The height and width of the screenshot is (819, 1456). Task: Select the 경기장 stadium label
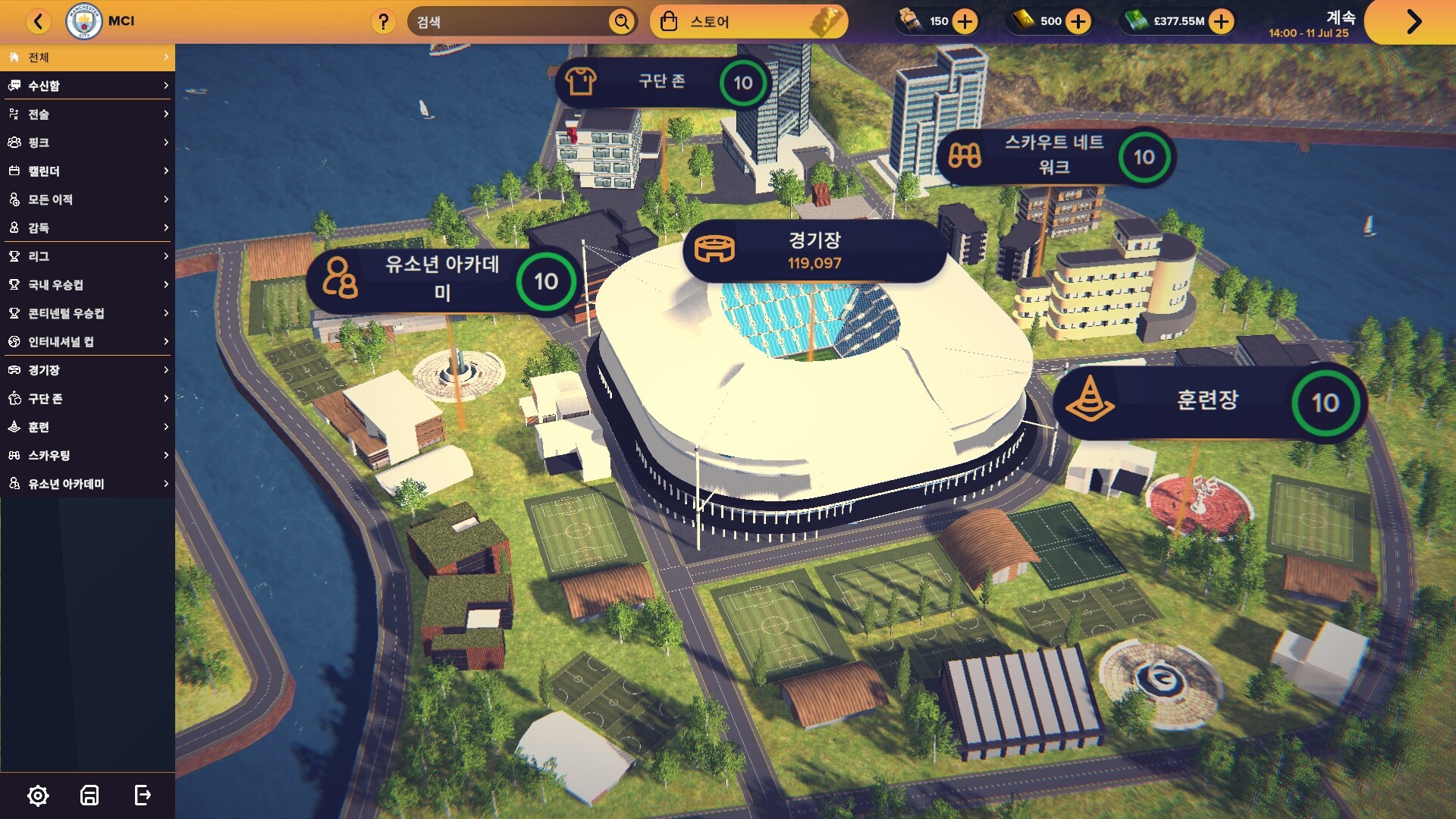click(814, 250)
